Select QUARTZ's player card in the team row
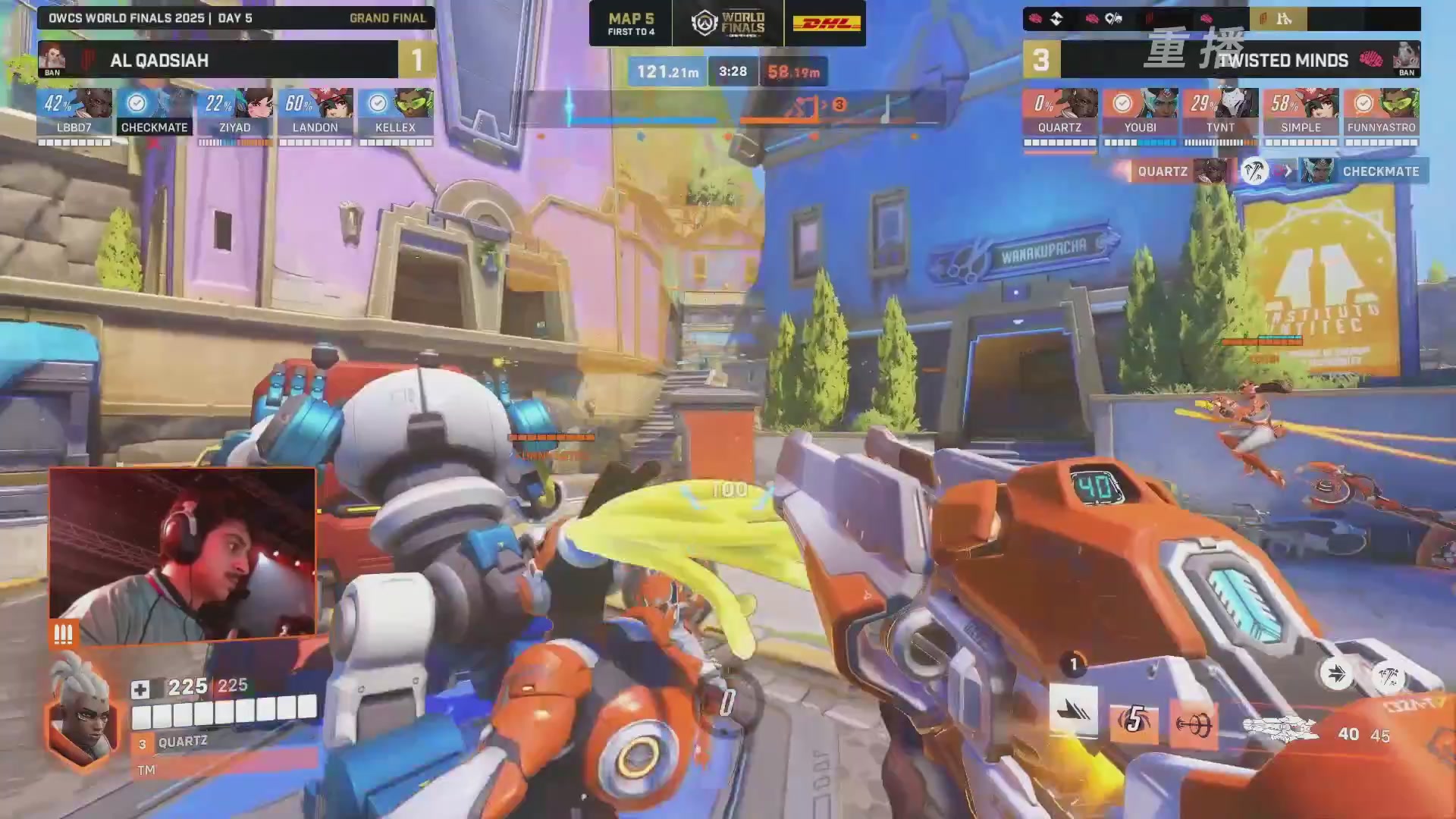The width and height of the screenshot is (1456, 819). coord(1059,112)
